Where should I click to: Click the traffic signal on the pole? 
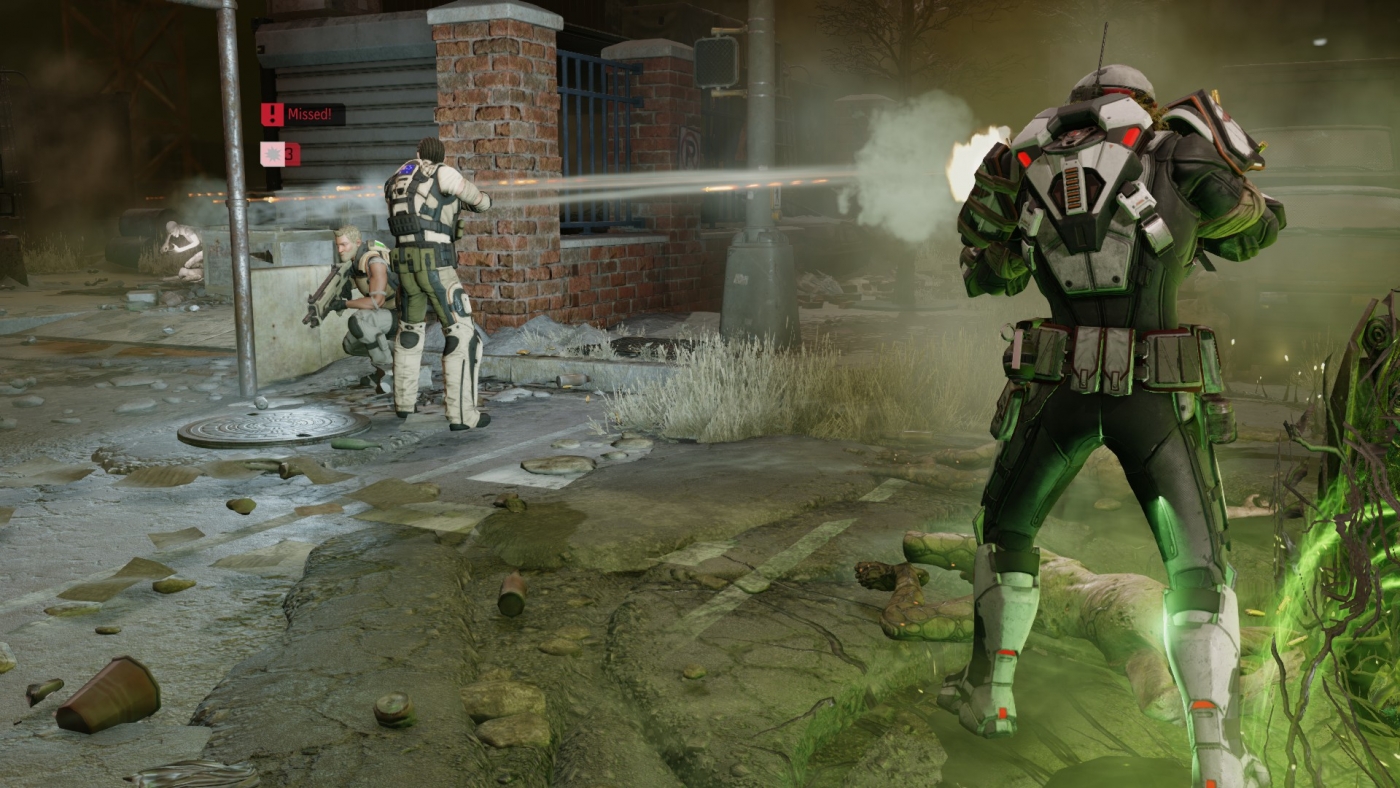coord(714,62)
